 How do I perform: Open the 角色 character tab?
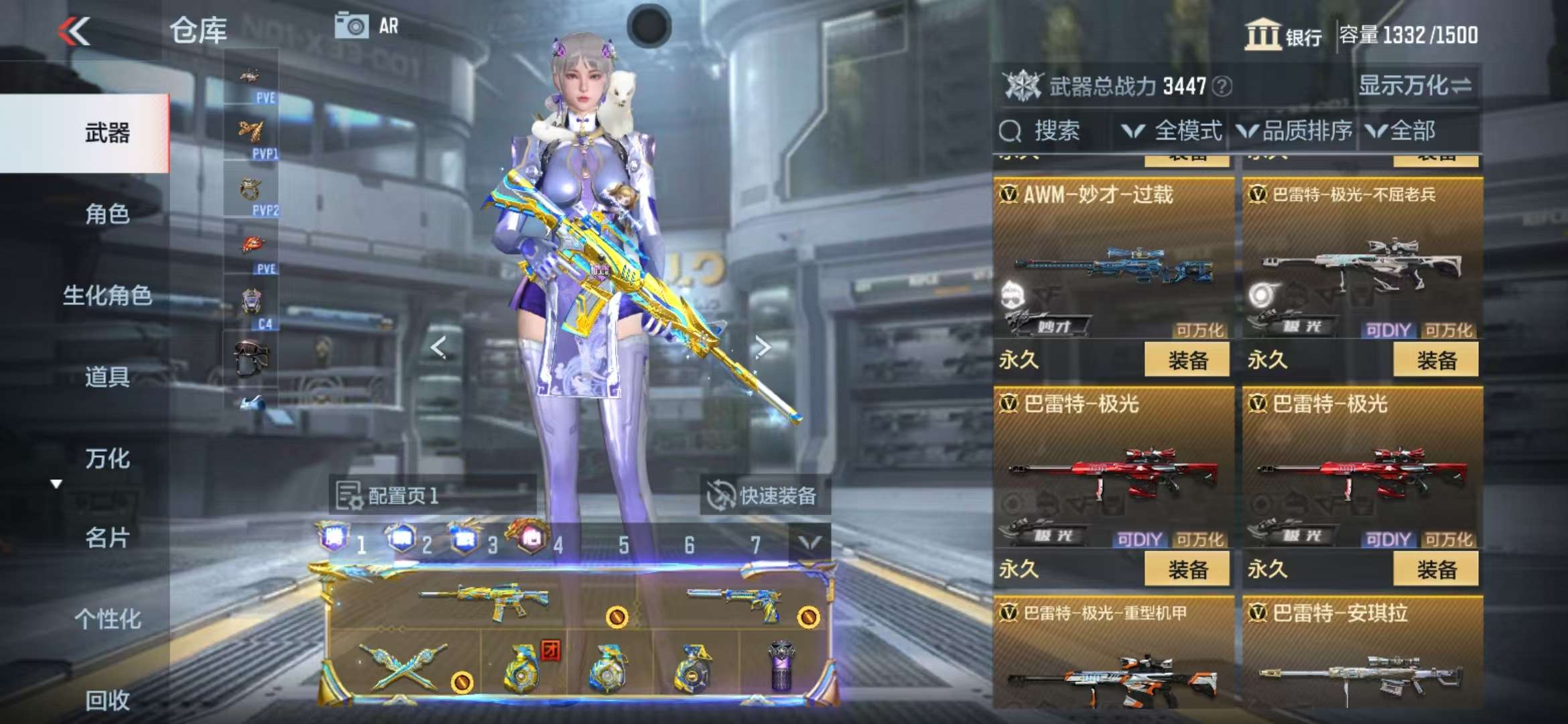click(107, 215)
